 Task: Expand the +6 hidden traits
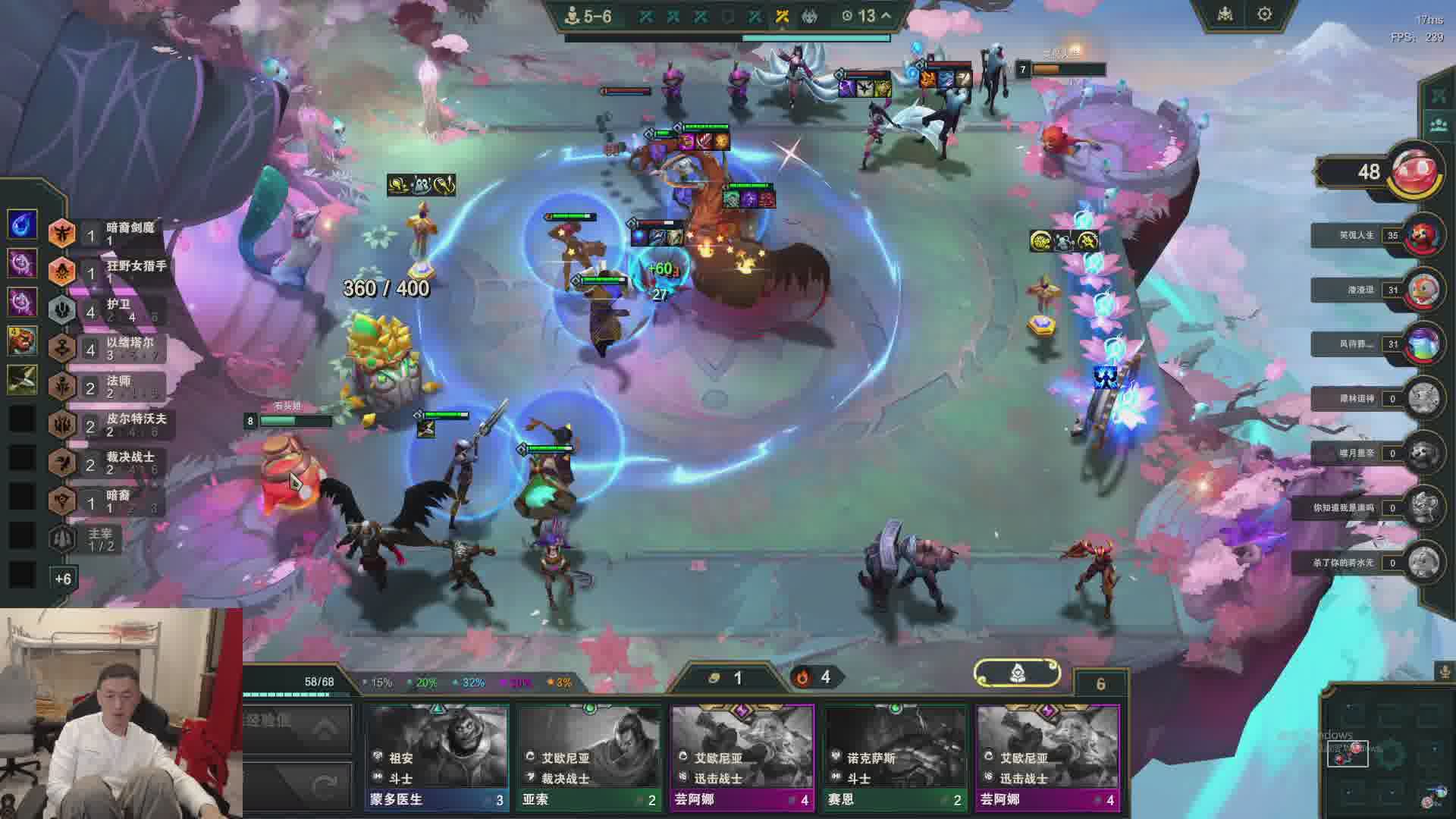pyautogui.click(x=63, y=579)
